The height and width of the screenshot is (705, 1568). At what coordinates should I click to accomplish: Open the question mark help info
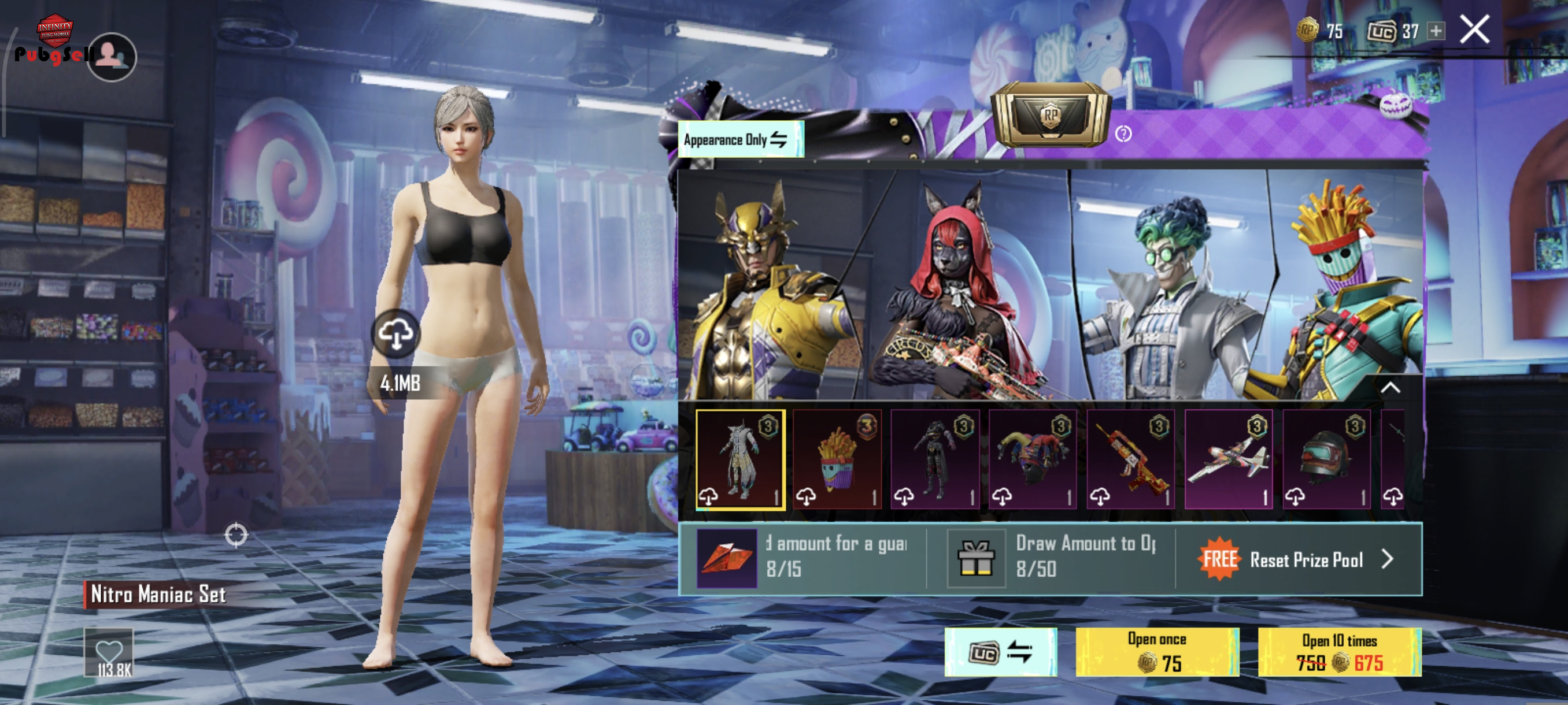click(1123, 134)
